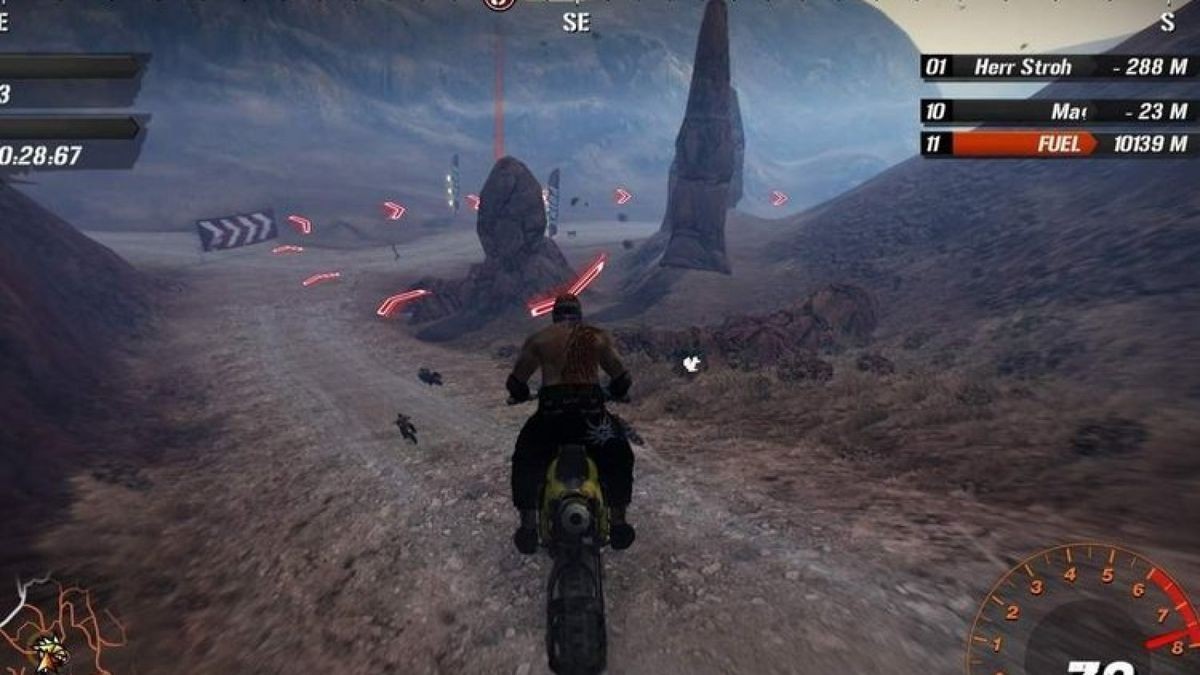Select the FUEL player row in standings
1200x675 pixels.
(x=1058, y=144)
